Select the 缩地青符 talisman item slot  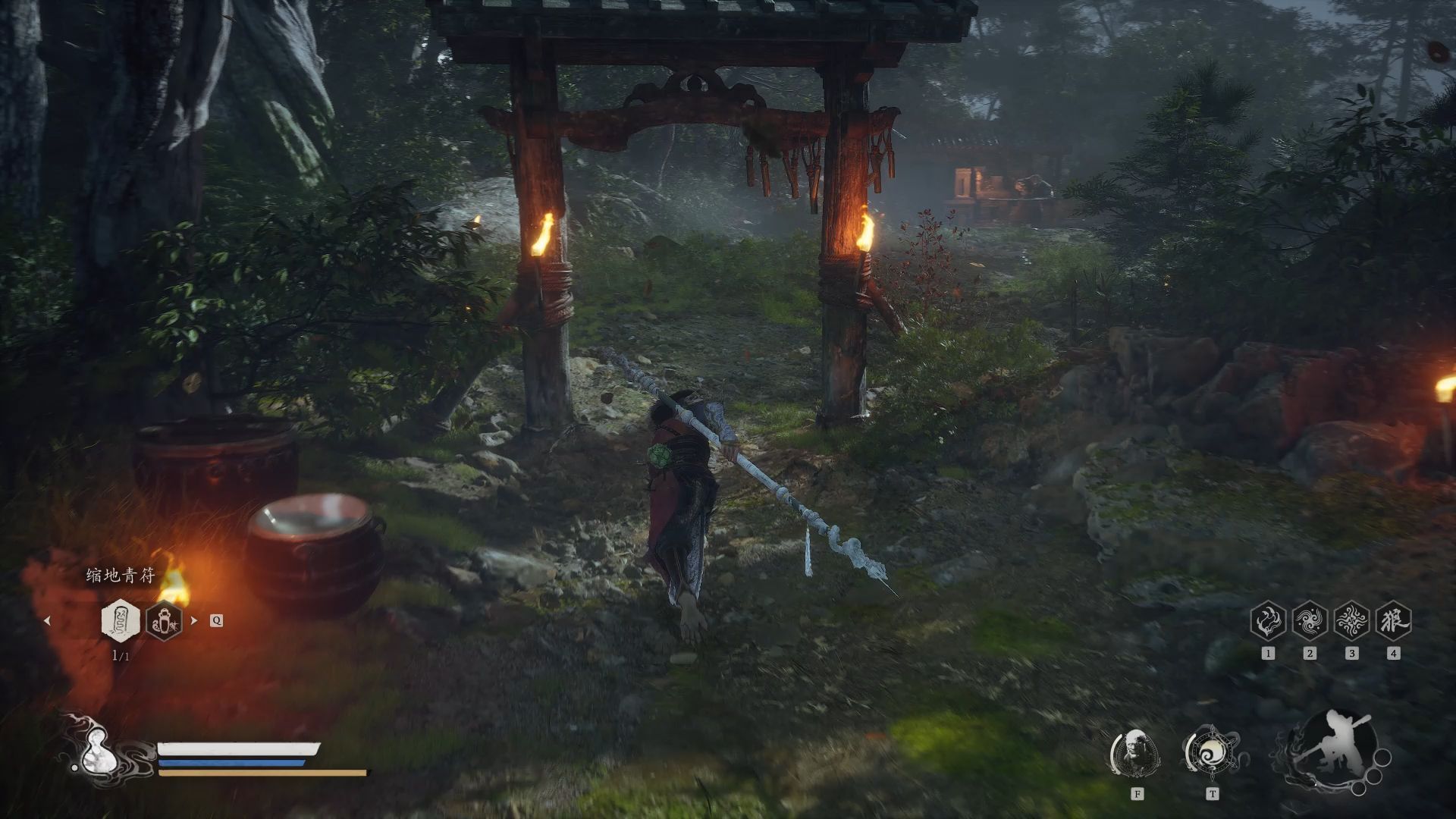tap(121, 620)
